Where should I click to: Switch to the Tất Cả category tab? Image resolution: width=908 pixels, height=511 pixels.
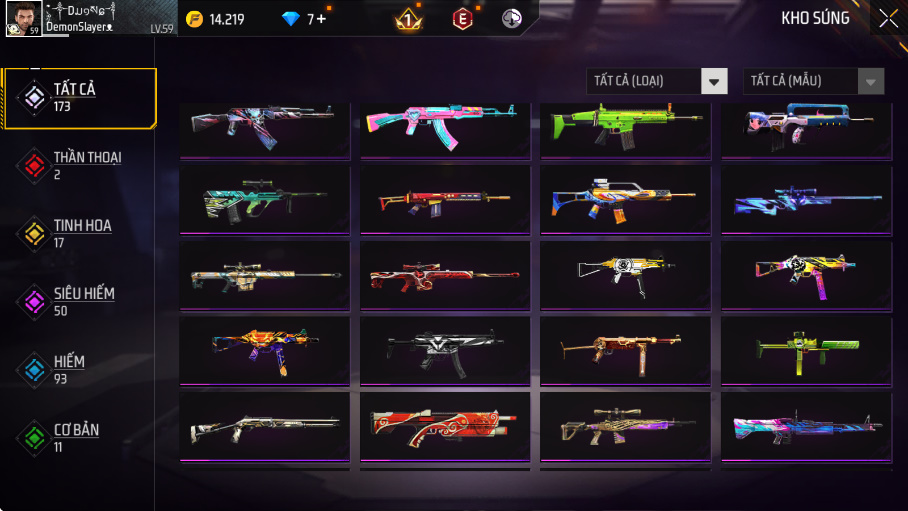coord(80,98)
